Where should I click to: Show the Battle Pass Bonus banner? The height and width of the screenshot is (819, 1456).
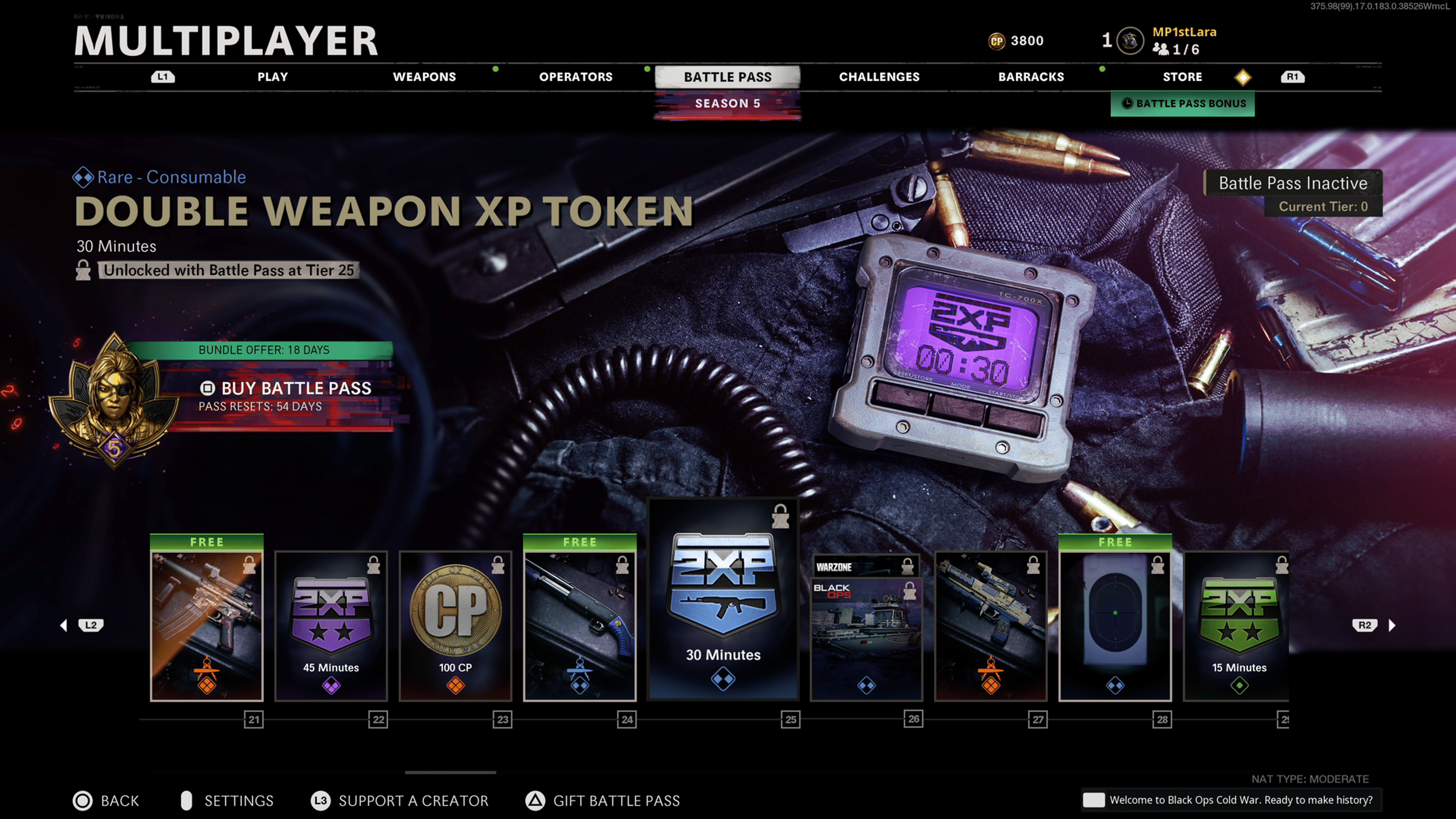point(1183,104)
